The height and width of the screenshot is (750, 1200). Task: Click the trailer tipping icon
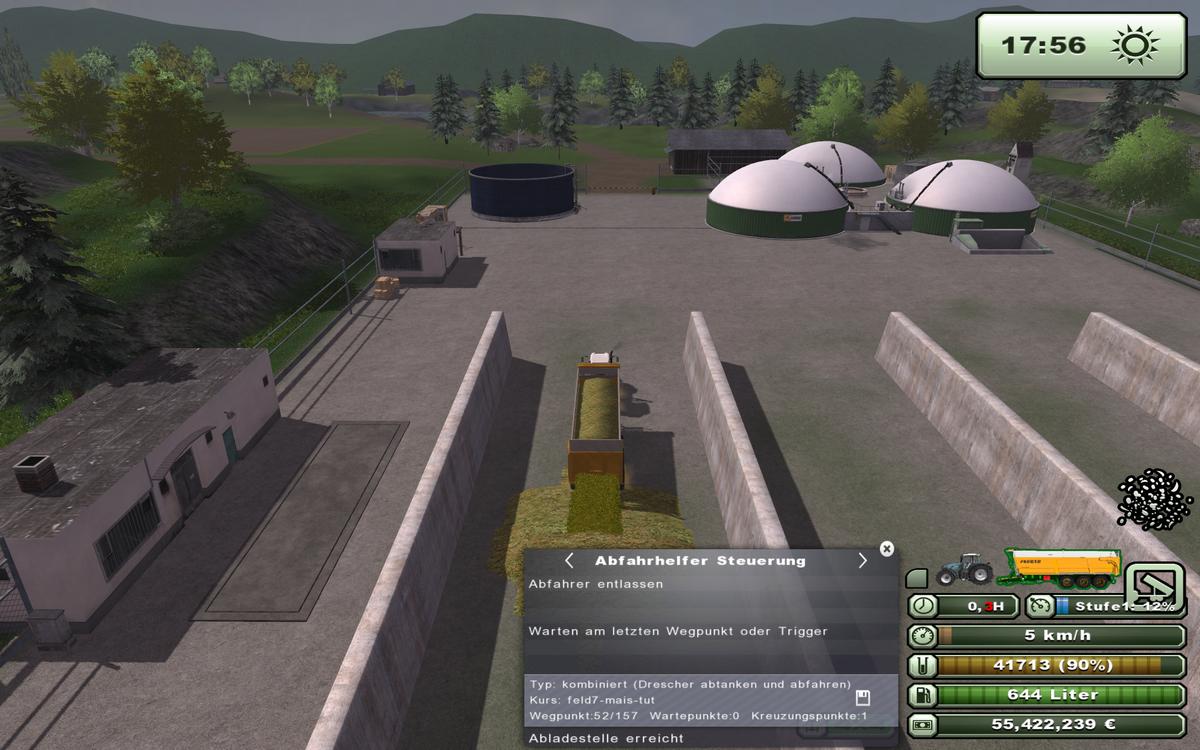(x=1155, y=588)
